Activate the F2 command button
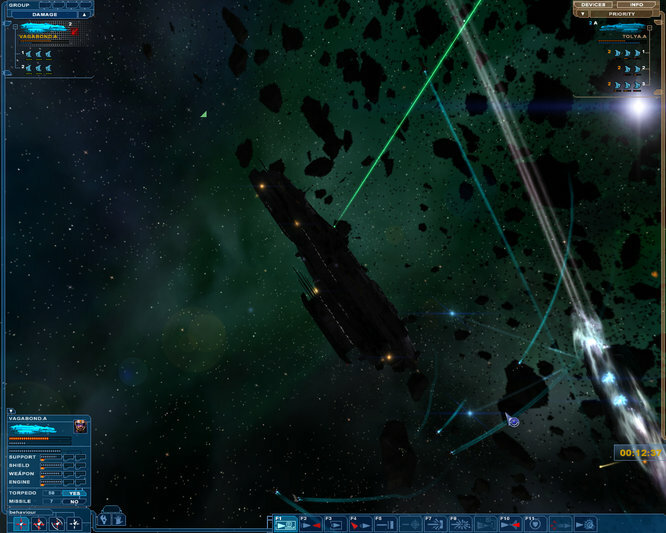 310,523
